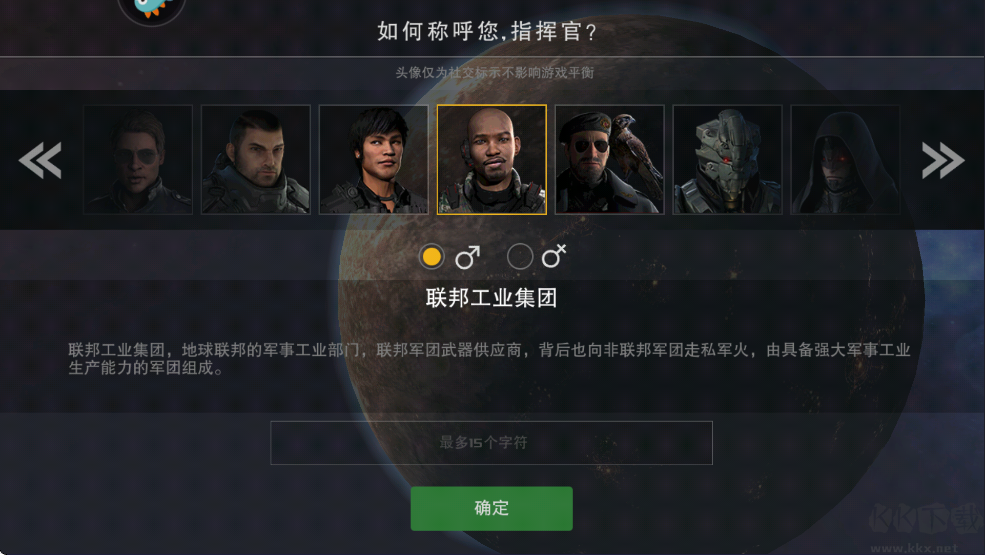This screenshot has height=555, width=985.
Task: Show previous avatars with the left double arrow
Action: [x=41, y=160]
